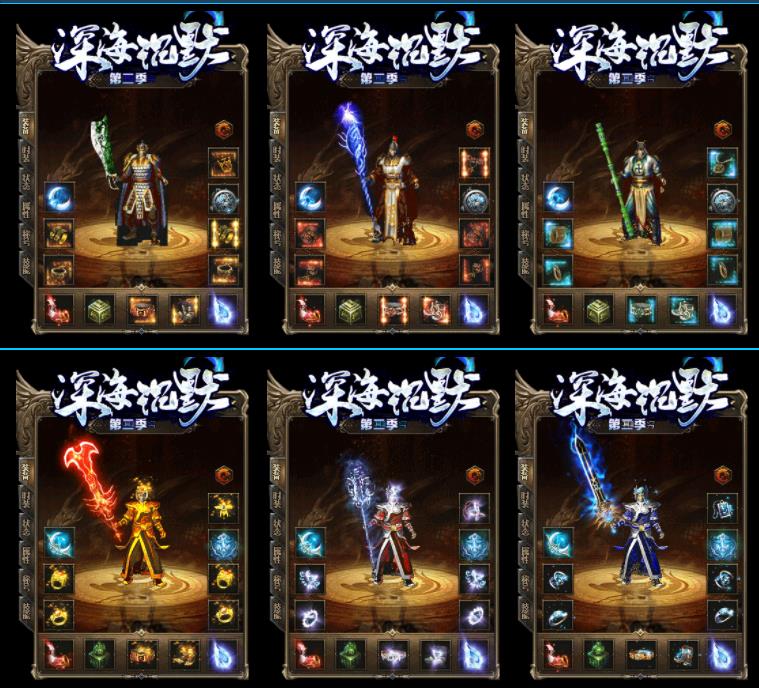The image size is (759, 688).
Task: Click blue crescent orb slot in blue sword panel
Action: click(559, 544)
